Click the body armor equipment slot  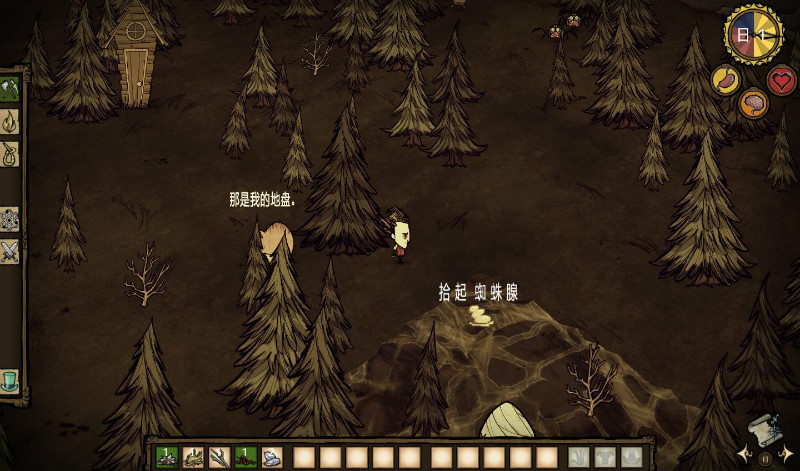604,457
